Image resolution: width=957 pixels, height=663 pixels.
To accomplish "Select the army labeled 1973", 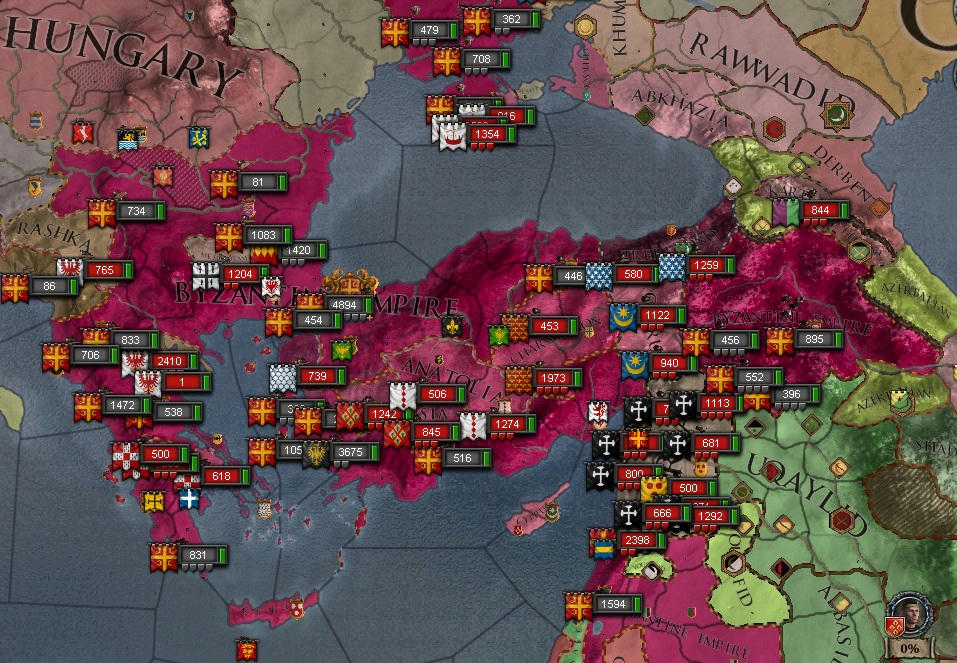I will pyautogui.click(x=553, y=378).
